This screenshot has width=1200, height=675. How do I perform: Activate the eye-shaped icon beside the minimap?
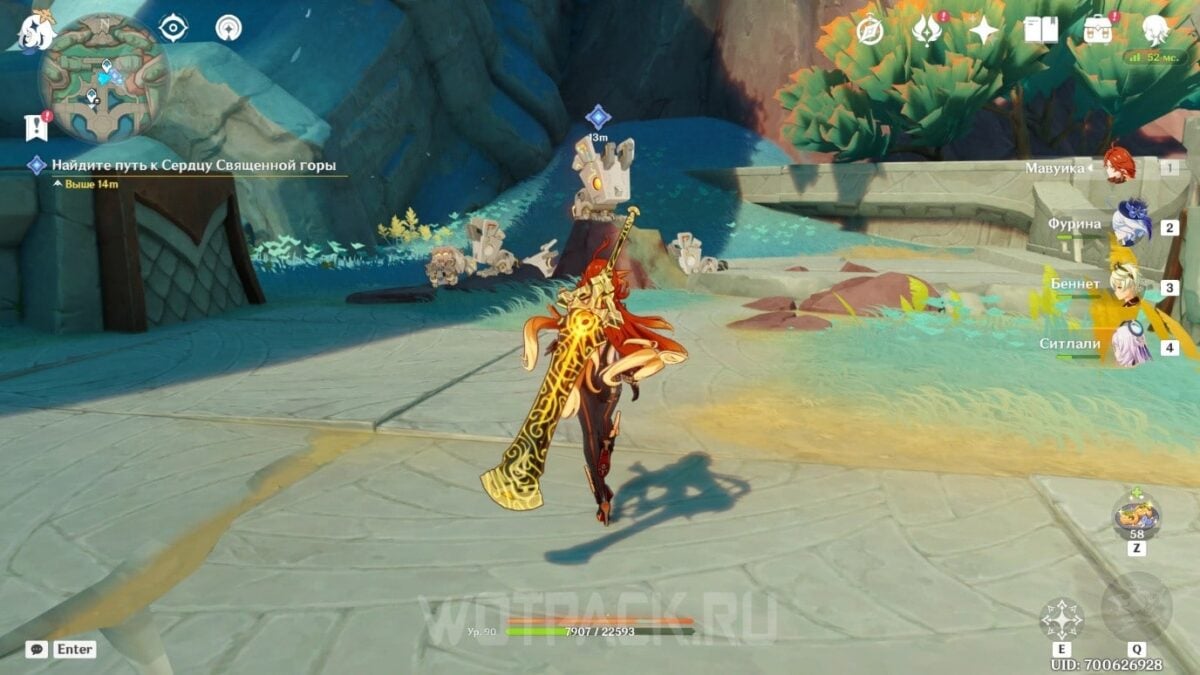pos(173,28)
